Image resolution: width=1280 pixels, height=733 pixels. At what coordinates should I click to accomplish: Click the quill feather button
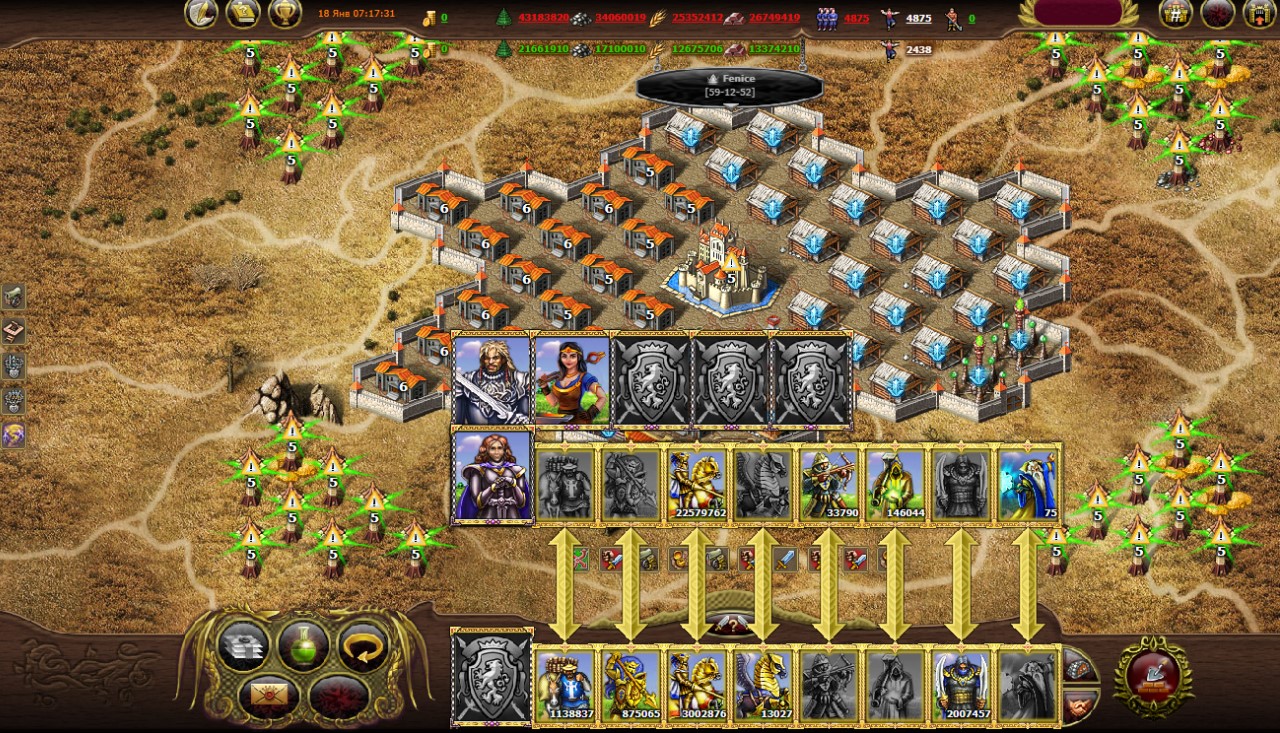click(x=202, y=13)
